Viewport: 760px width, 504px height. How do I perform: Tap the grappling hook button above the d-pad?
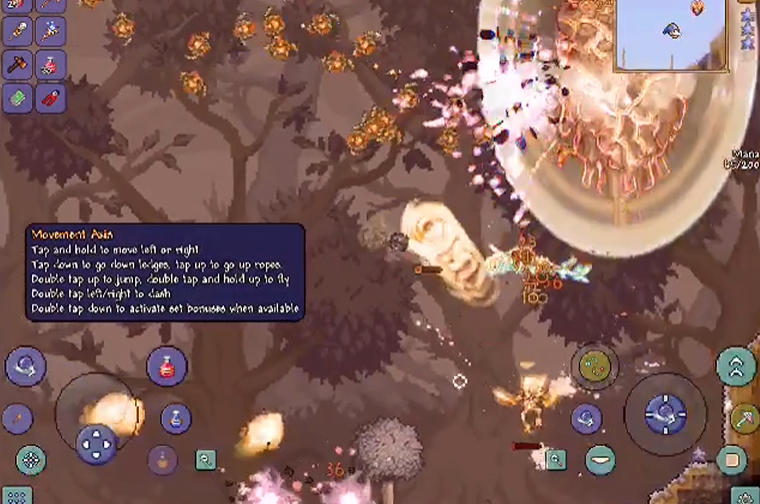coord(25,366)
